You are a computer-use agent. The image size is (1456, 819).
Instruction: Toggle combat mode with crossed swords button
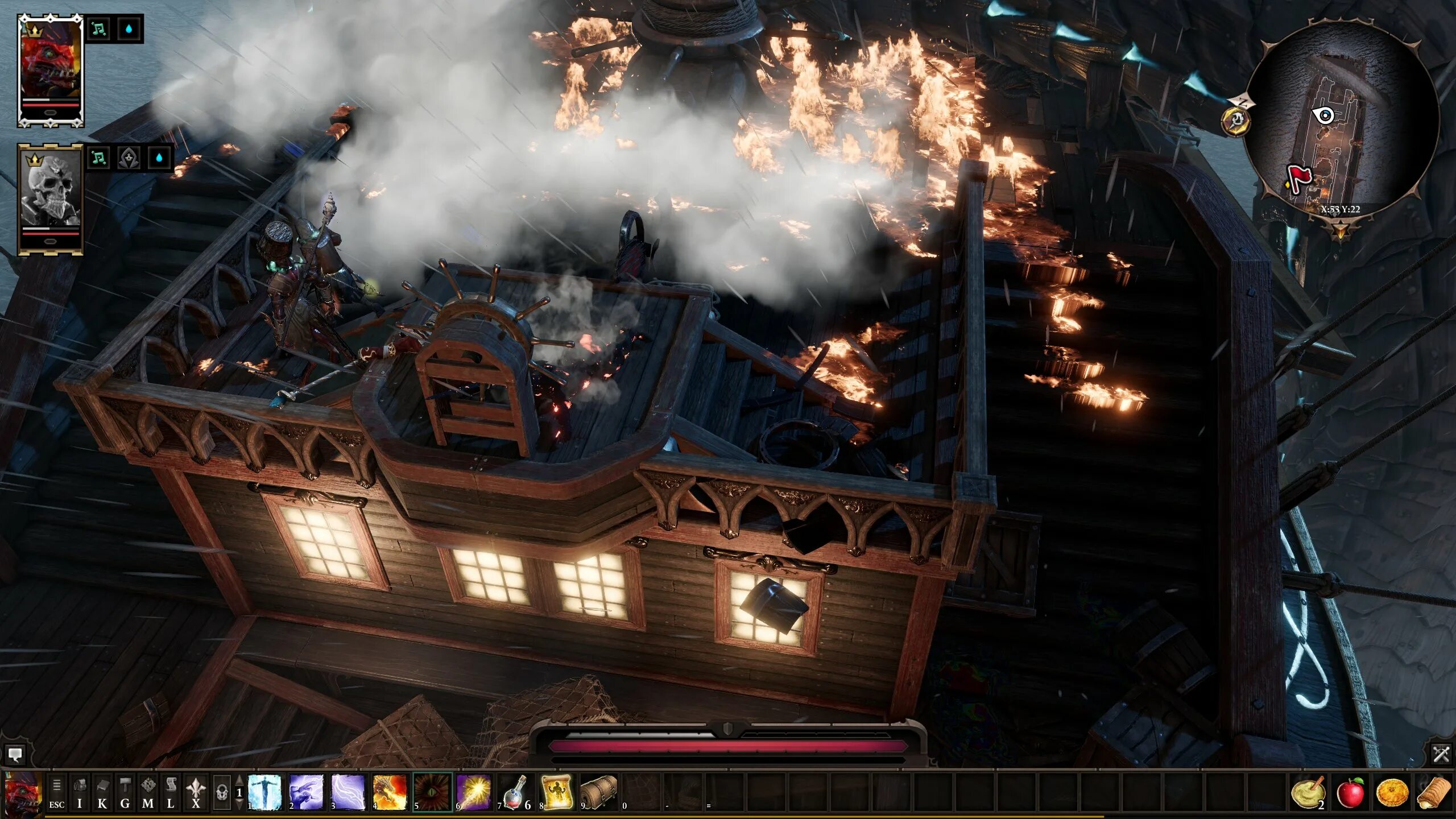click(x=1441, y=754)
